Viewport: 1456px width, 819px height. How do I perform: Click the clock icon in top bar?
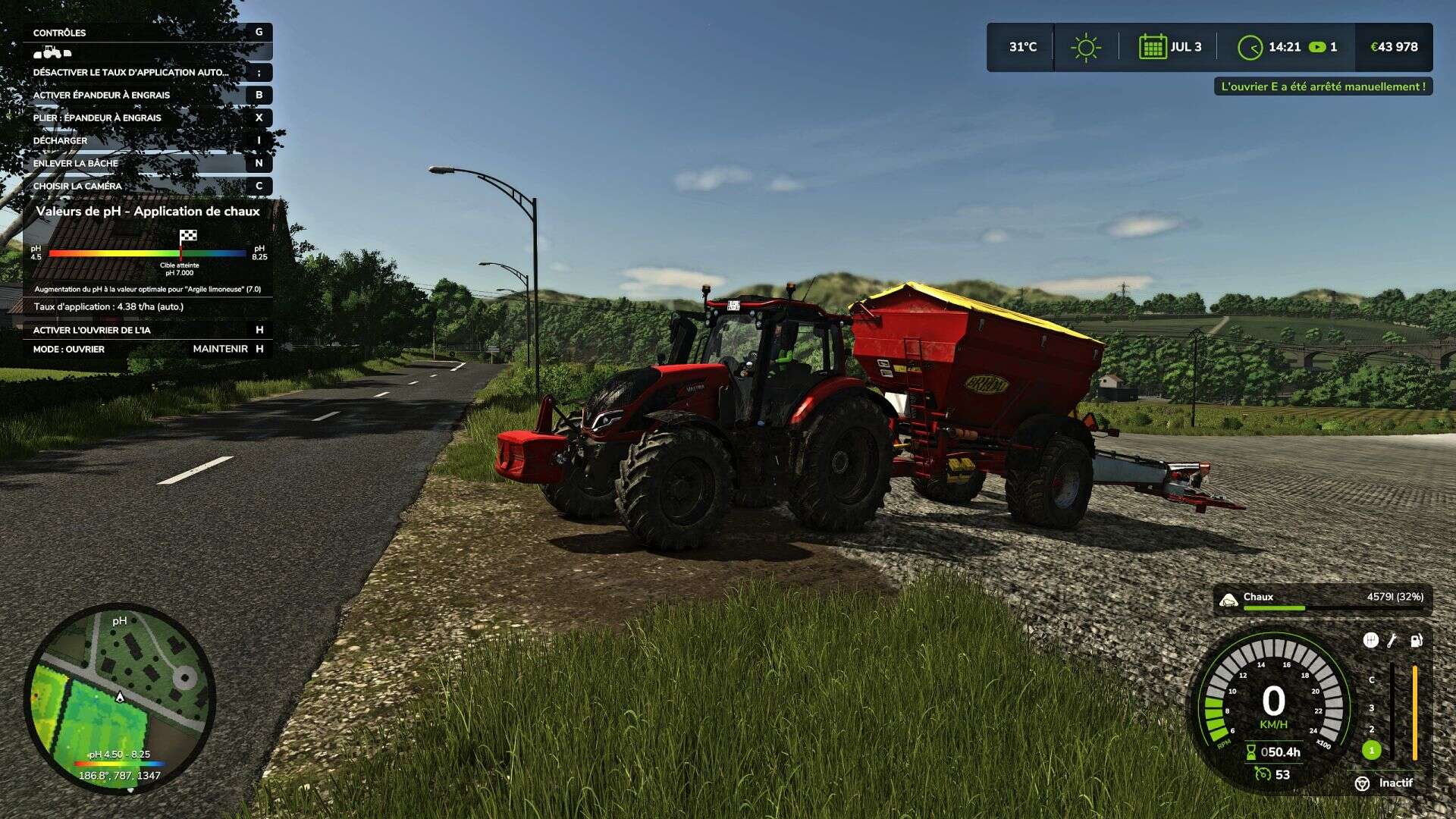click(1250, 48)
